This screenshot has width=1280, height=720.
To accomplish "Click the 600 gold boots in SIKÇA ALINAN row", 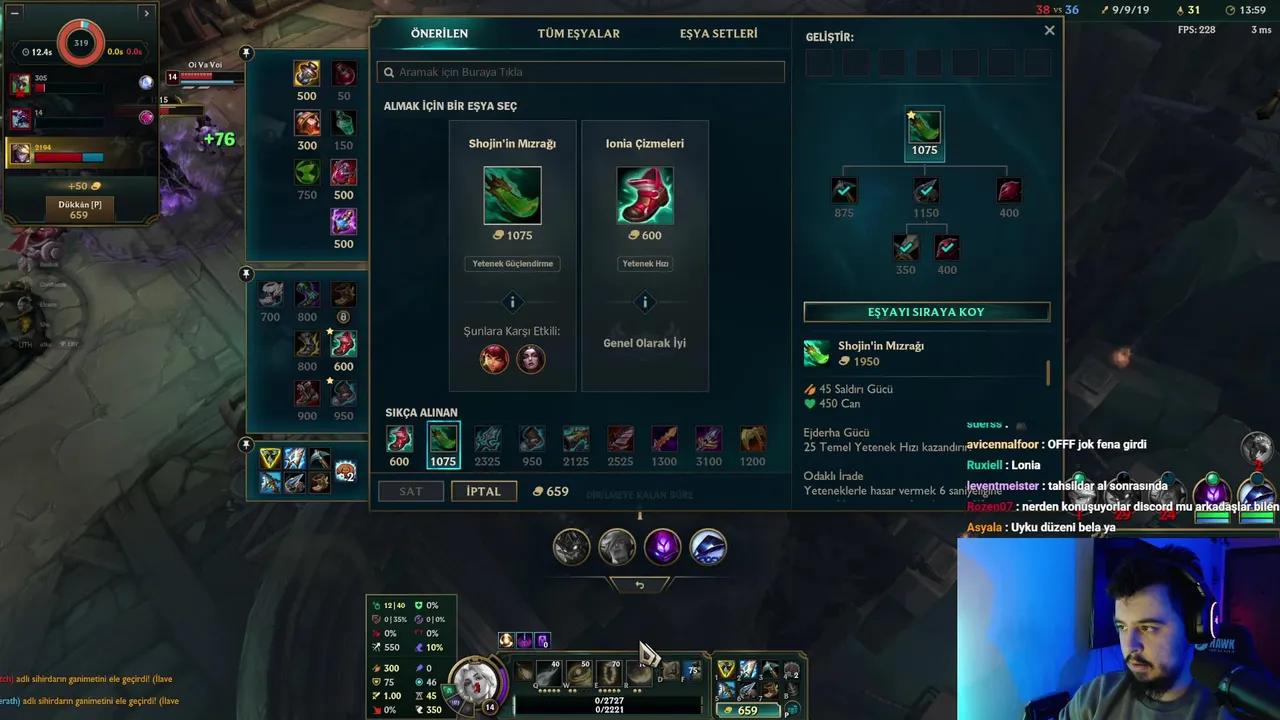I will tap(399, 440).
